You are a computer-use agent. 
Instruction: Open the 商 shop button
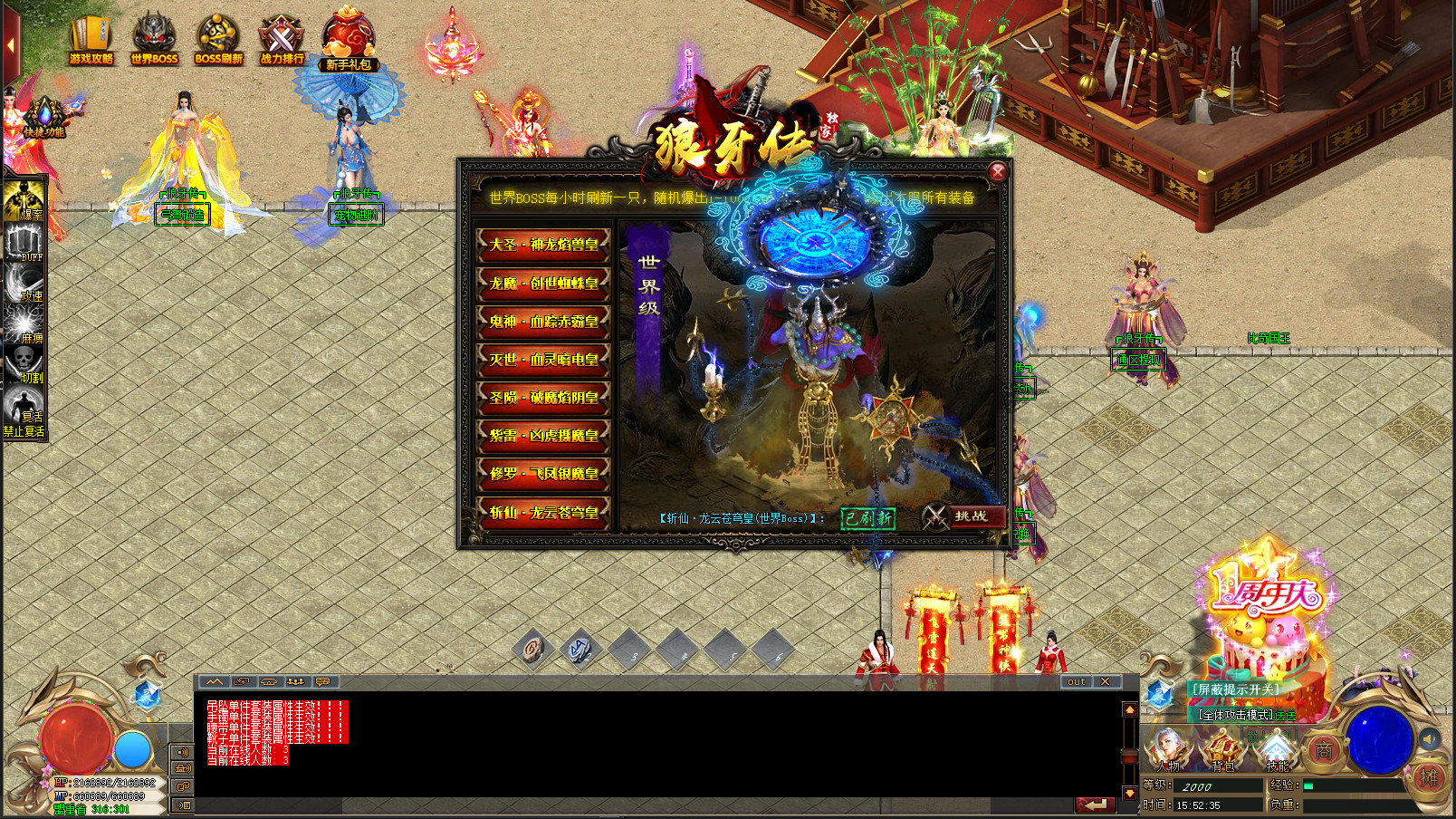coord(1323,751)
